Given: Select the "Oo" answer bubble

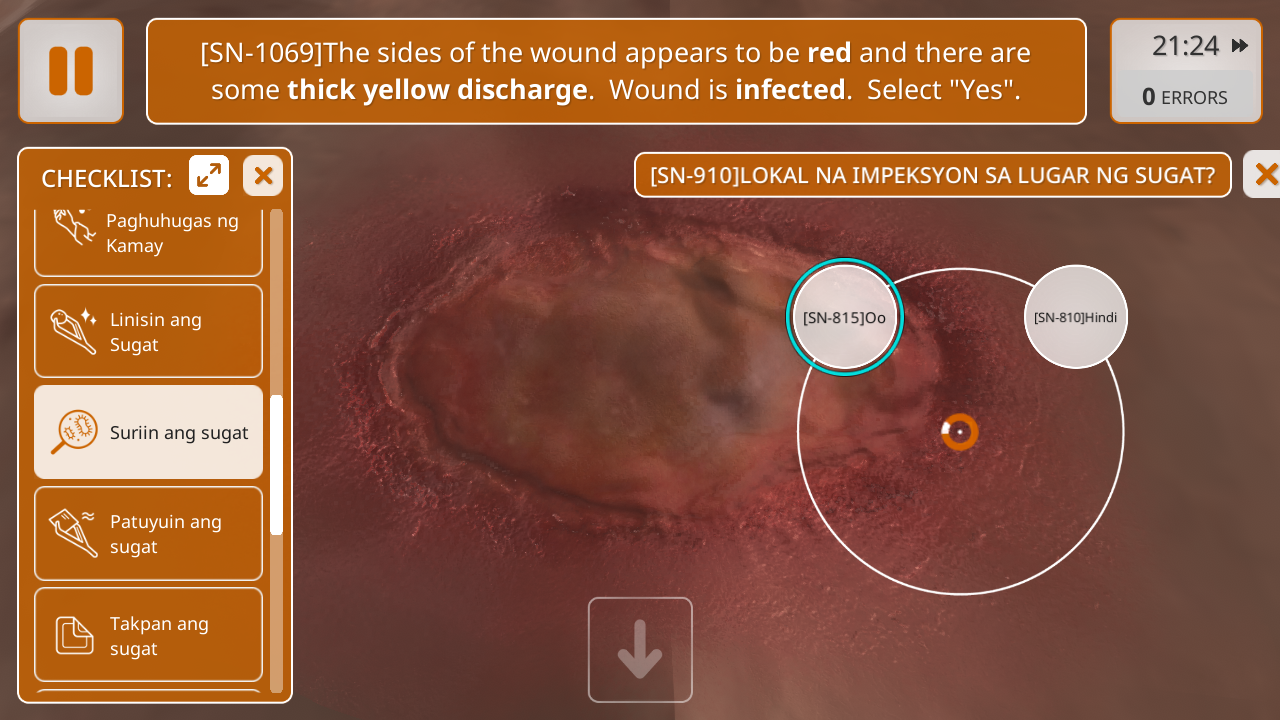Looking at the screenshot, I should (845, 318).
